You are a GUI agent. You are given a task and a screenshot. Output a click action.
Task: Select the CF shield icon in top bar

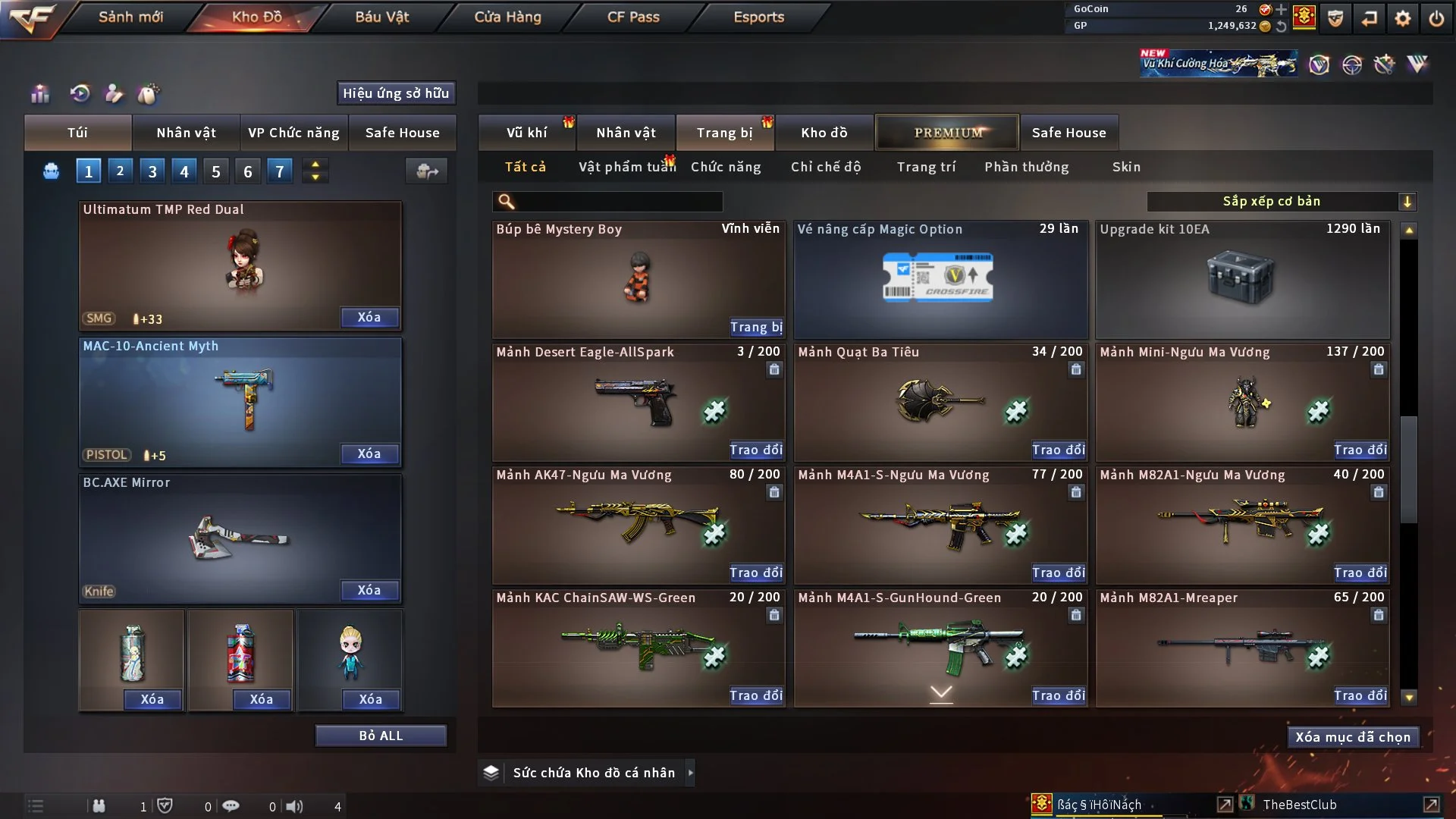pyautogui.click(x=1335, y=17)
